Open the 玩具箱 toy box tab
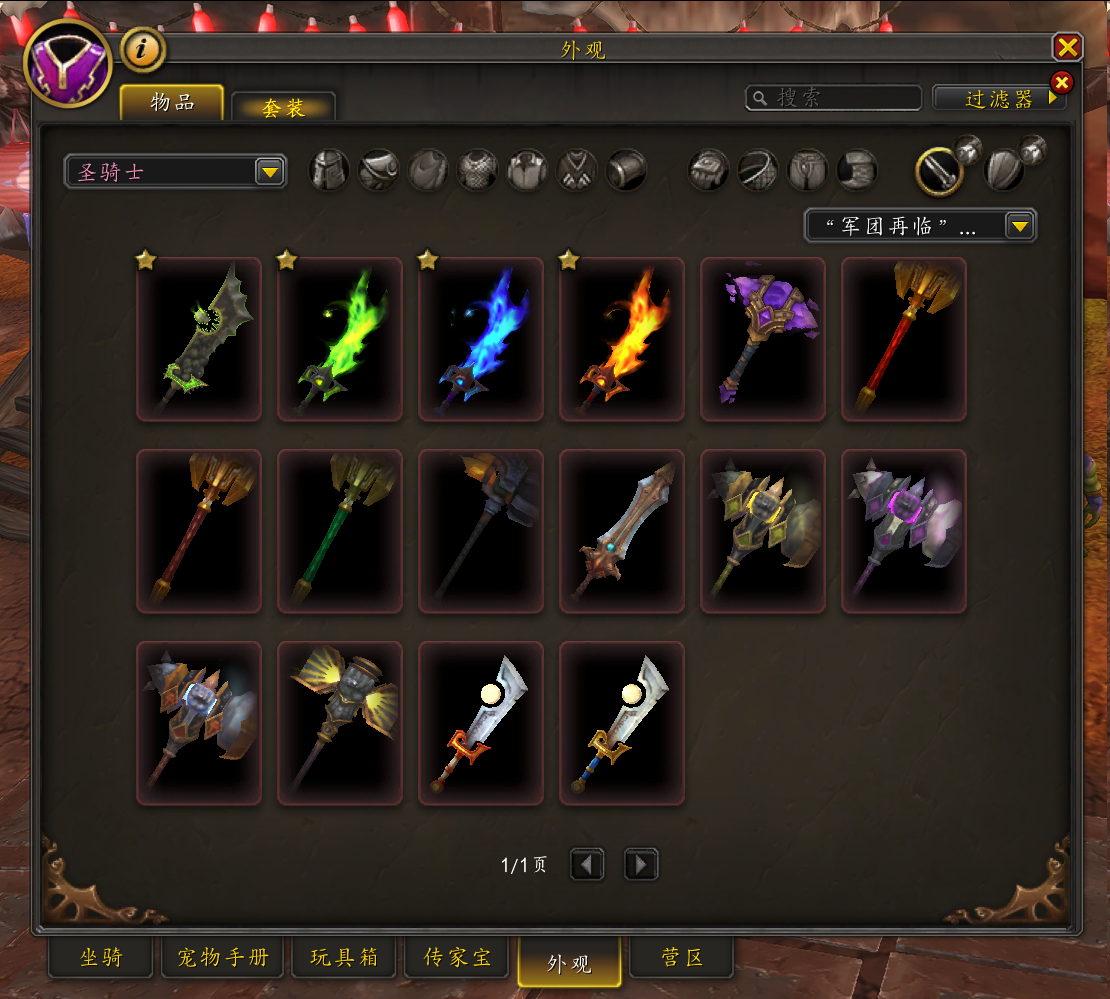Image resolution: width=1110 pixels, height=999 pixels. [x=344, y=957]
